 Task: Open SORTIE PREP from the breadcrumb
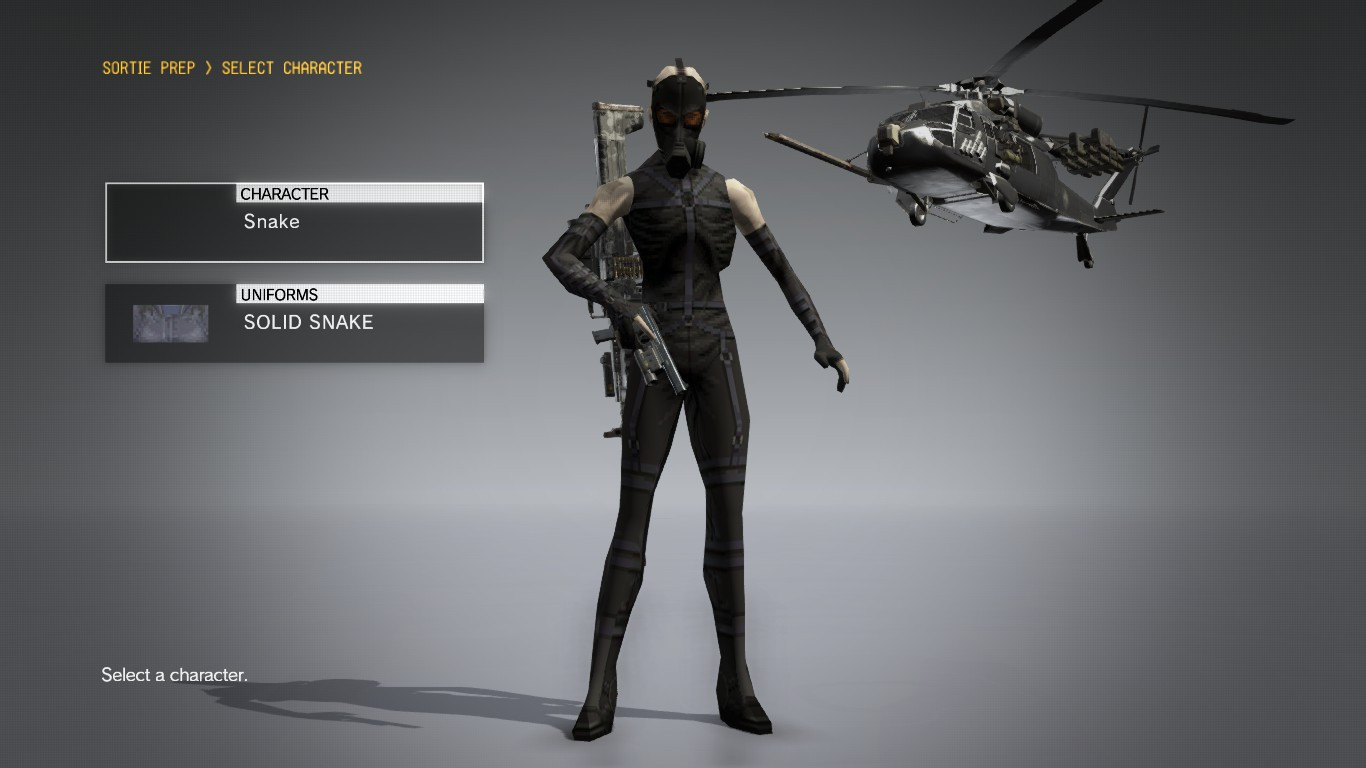coord(148,68)
